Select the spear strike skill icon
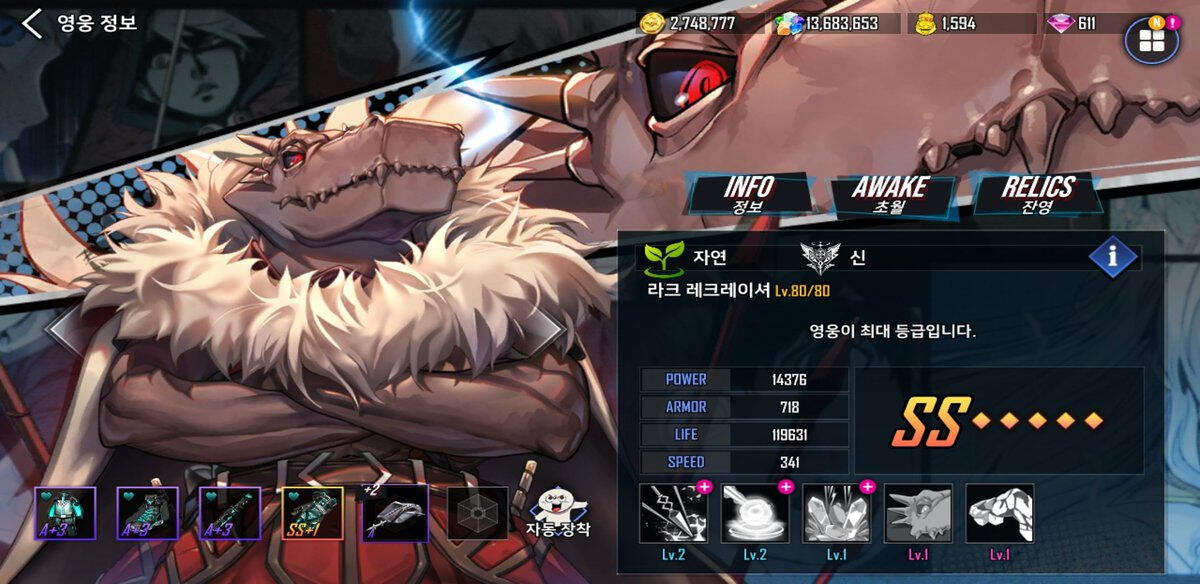 click(x=673, y=514)
